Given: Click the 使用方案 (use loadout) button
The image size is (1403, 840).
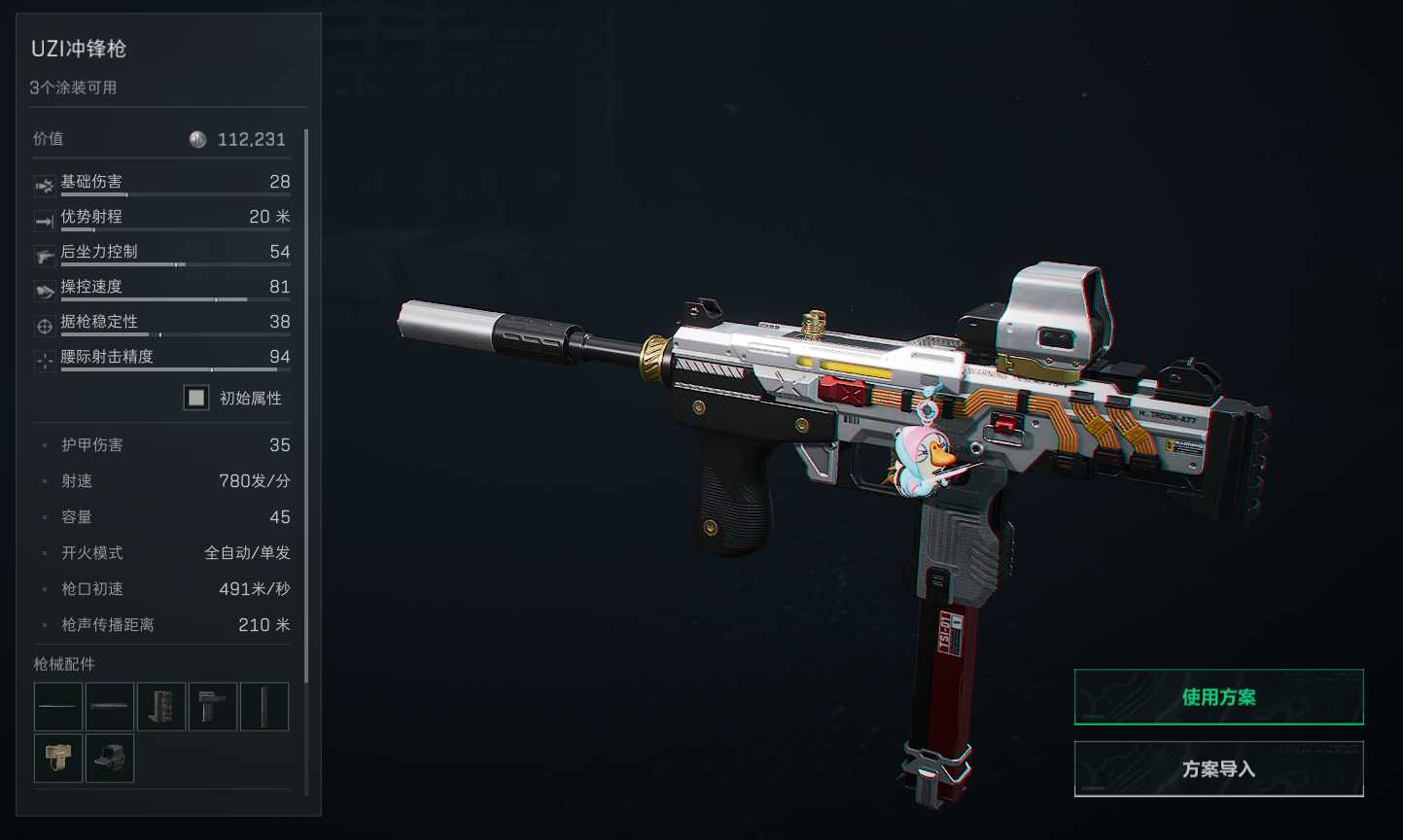Looking at the screenshot, I should pyautogui.click(x=1218, y=697).
